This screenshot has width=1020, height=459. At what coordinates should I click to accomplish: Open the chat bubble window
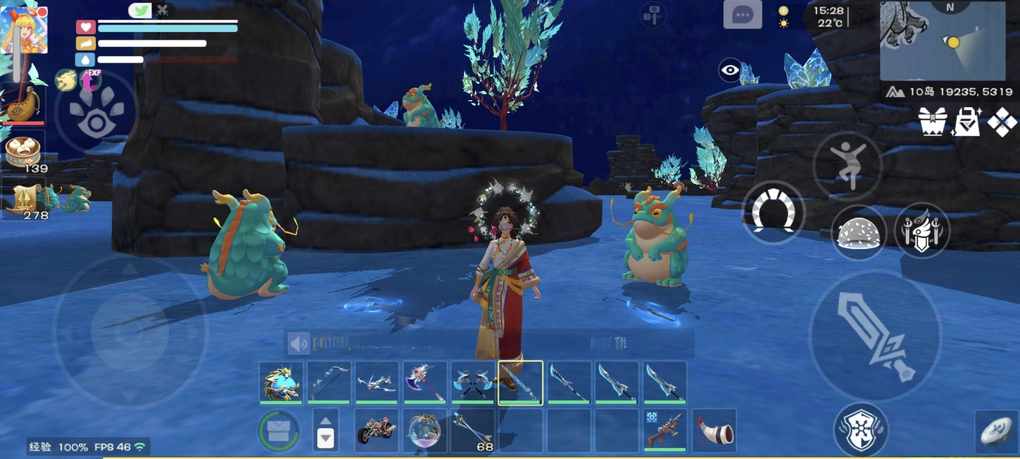click(x=742, y=15)
